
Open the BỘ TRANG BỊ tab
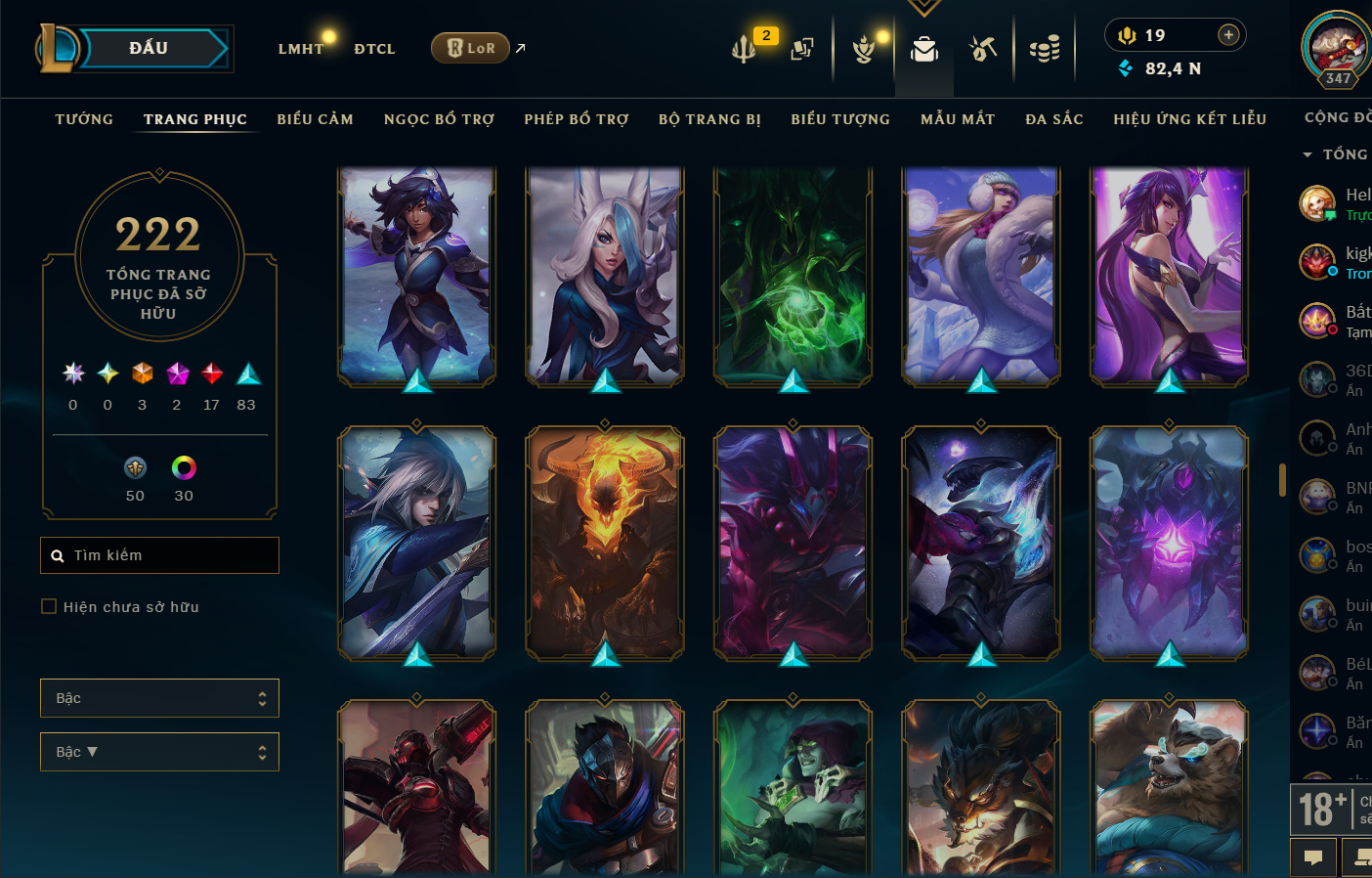point(709,119)
